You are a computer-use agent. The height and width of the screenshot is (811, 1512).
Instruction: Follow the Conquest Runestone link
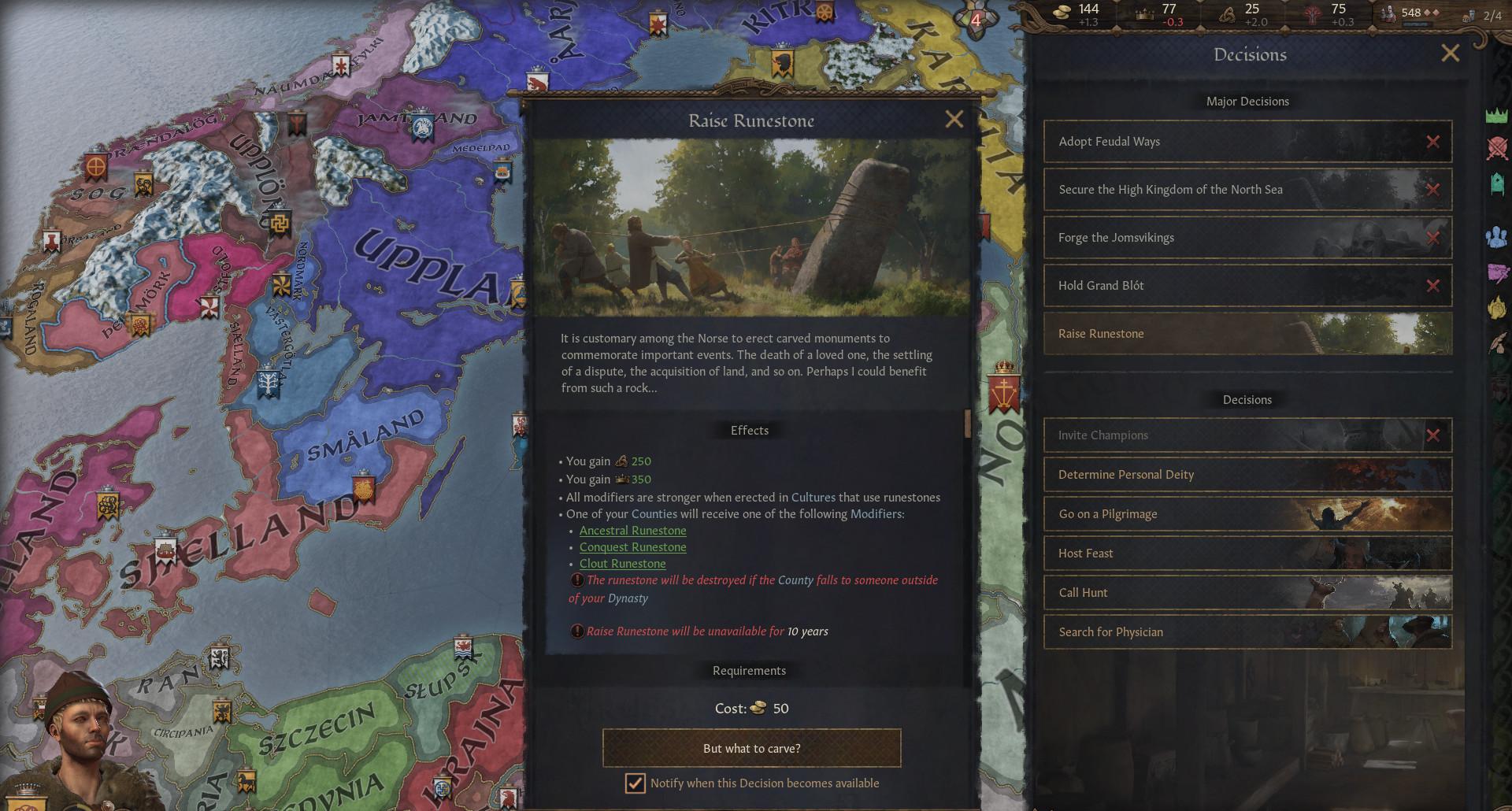click(632, 547)
